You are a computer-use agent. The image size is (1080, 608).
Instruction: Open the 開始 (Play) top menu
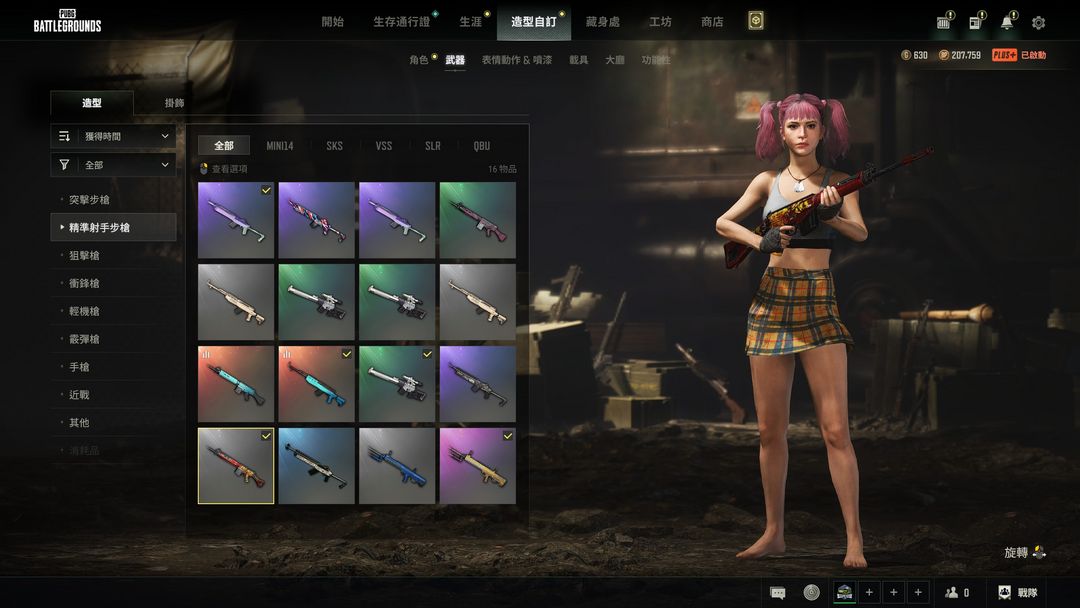(x=333, y=22)
